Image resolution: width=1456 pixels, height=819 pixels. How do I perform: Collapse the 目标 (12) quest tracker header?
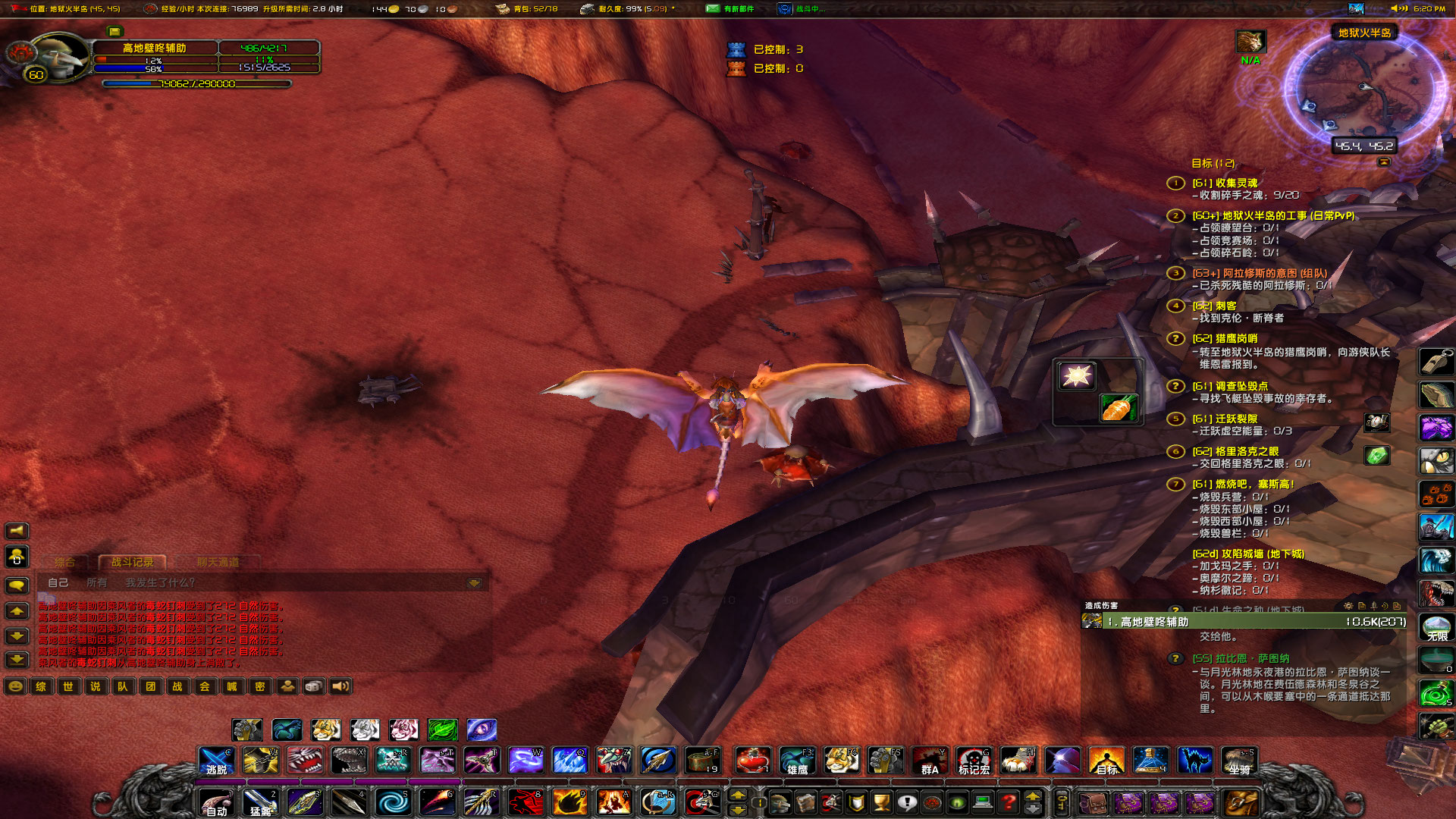click(1215, 162)
